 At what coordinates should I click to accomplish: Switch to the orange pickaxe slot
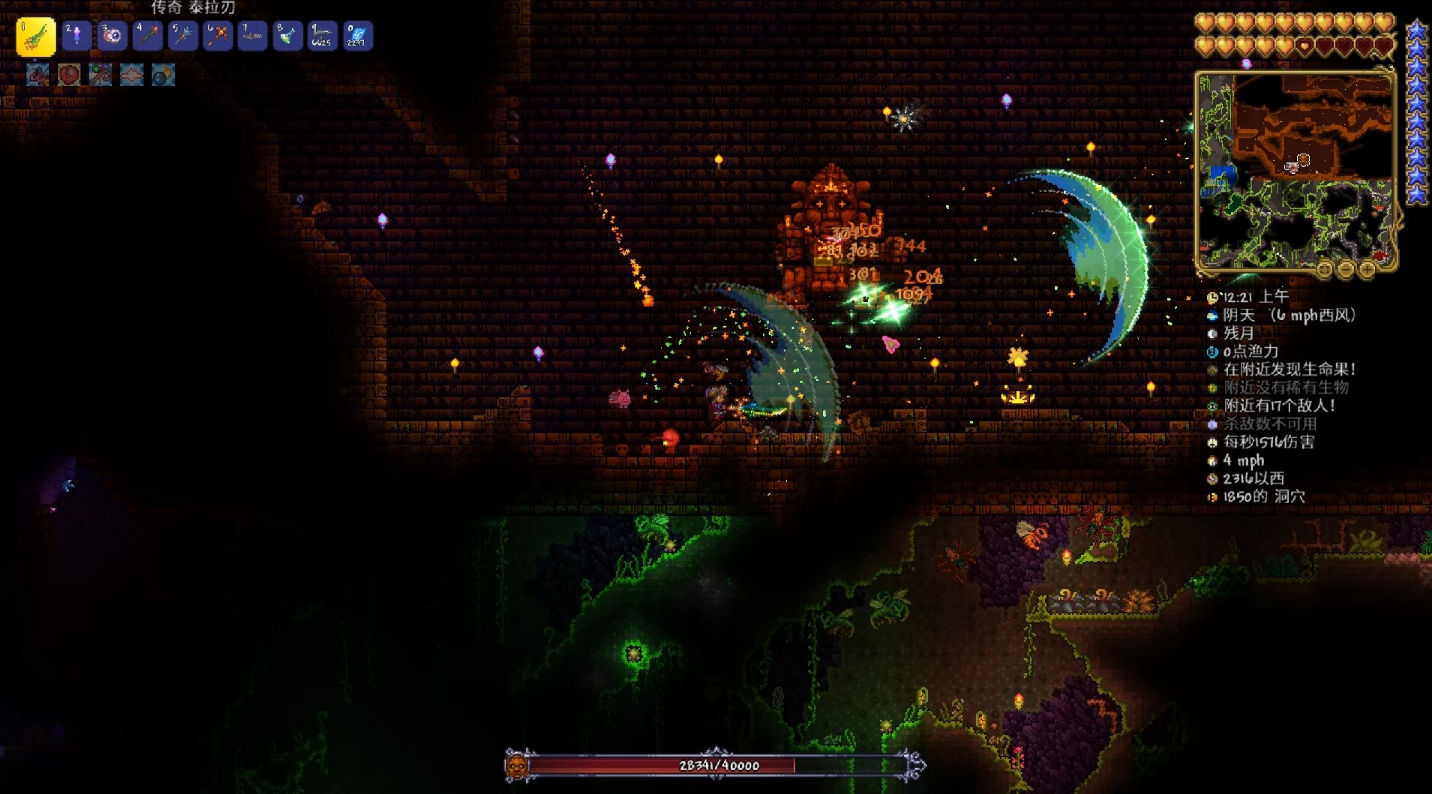(217, 36)
